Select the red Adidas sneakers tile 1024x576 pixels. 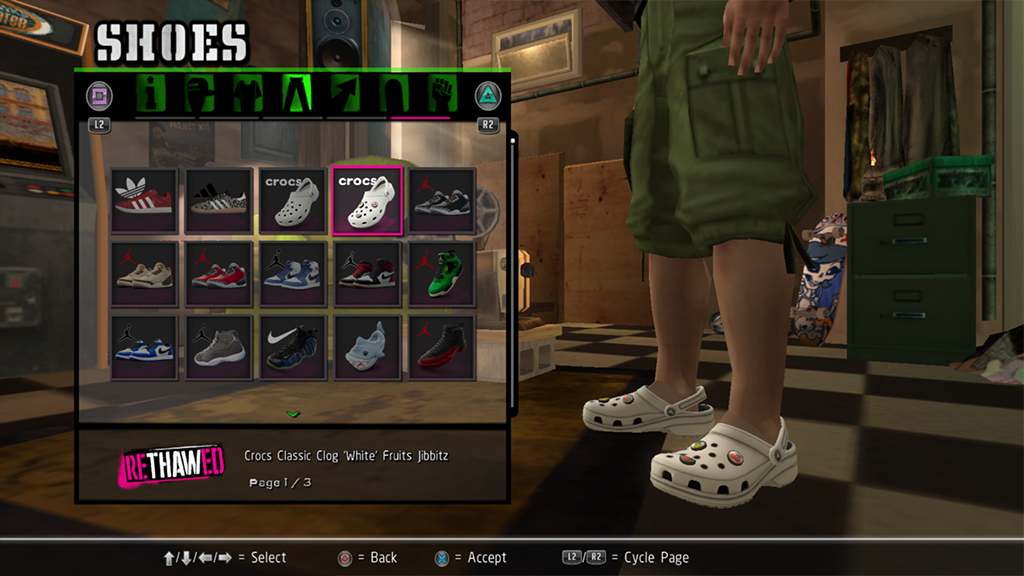(x=144, y=200)
